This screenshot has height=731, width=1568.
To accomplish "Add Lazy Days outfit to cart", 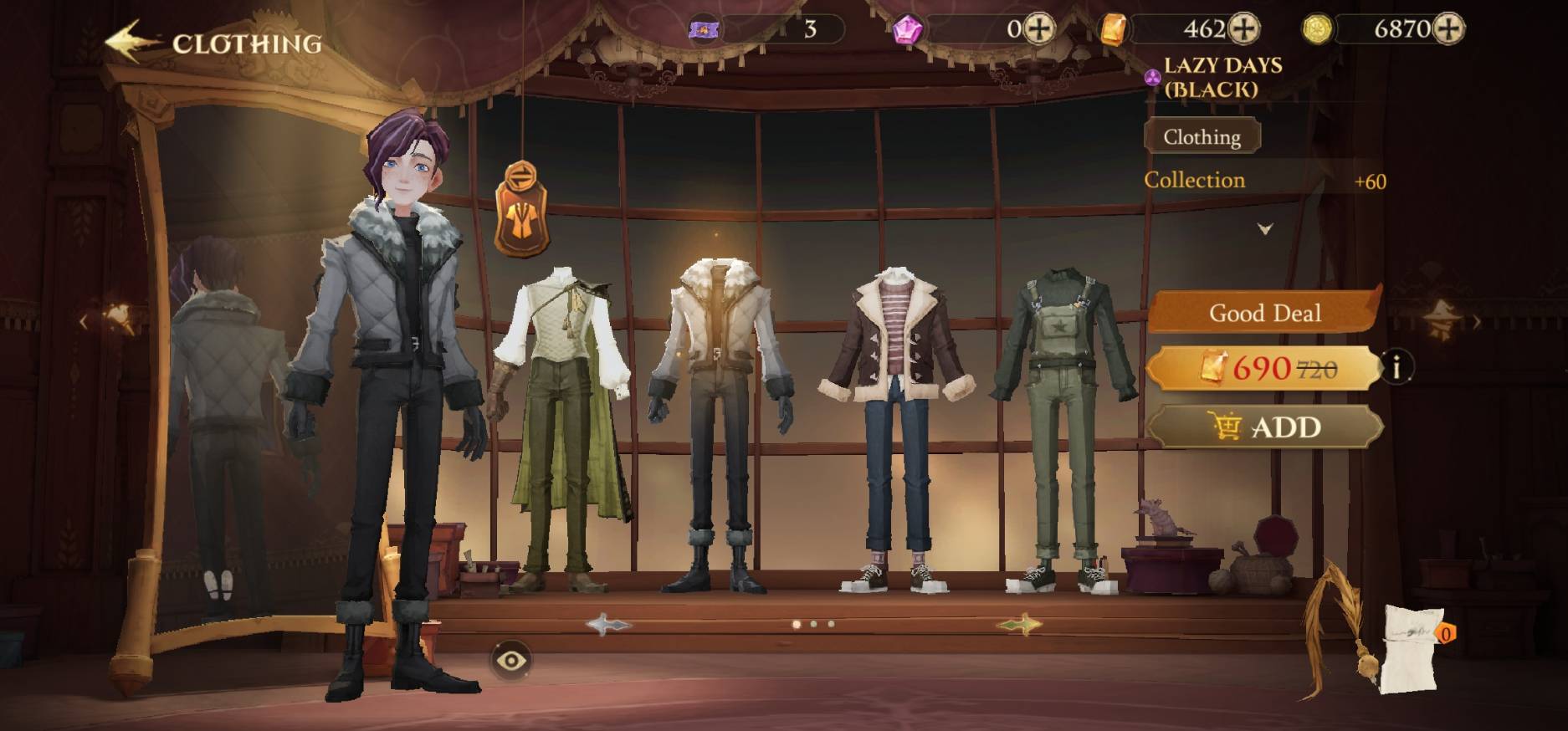I will (x=1264, y=427).
